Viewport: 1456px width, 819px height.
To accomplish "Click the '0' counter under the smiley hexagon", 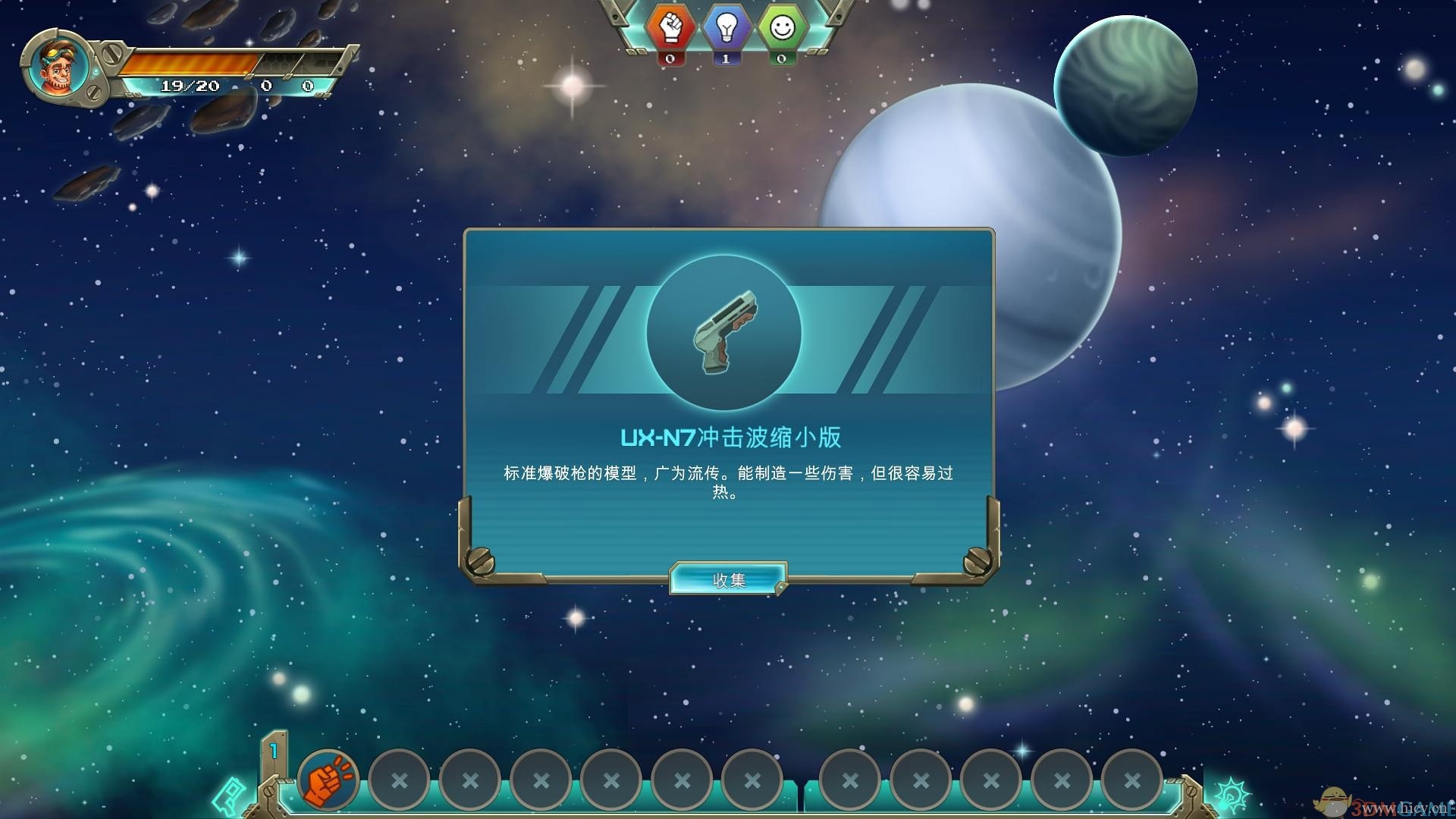I will pyautogui.click(x=780, y=60).
